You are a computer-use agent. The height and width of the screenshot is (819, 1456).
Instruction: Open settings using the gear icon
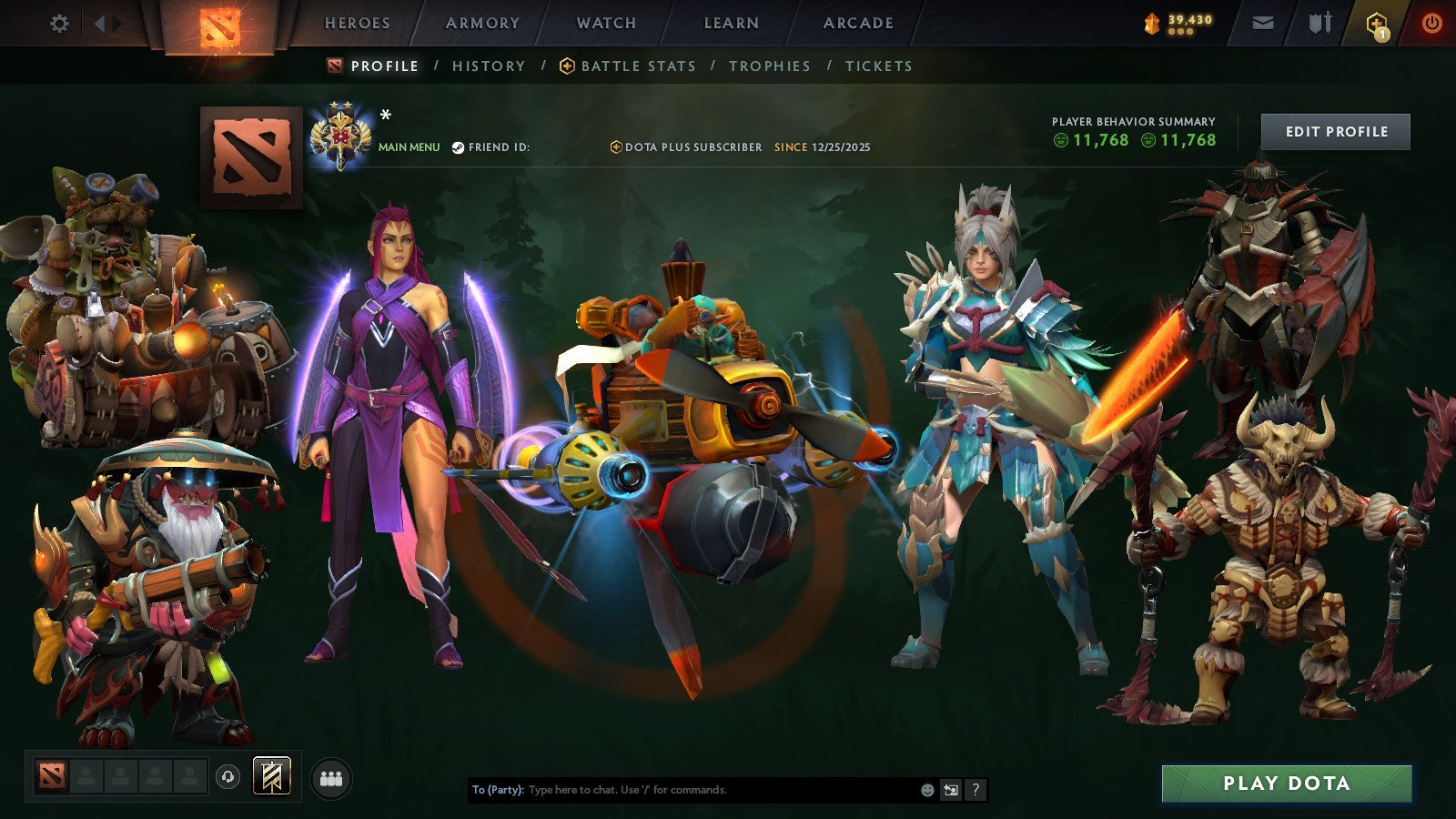(x=60, y=24)
